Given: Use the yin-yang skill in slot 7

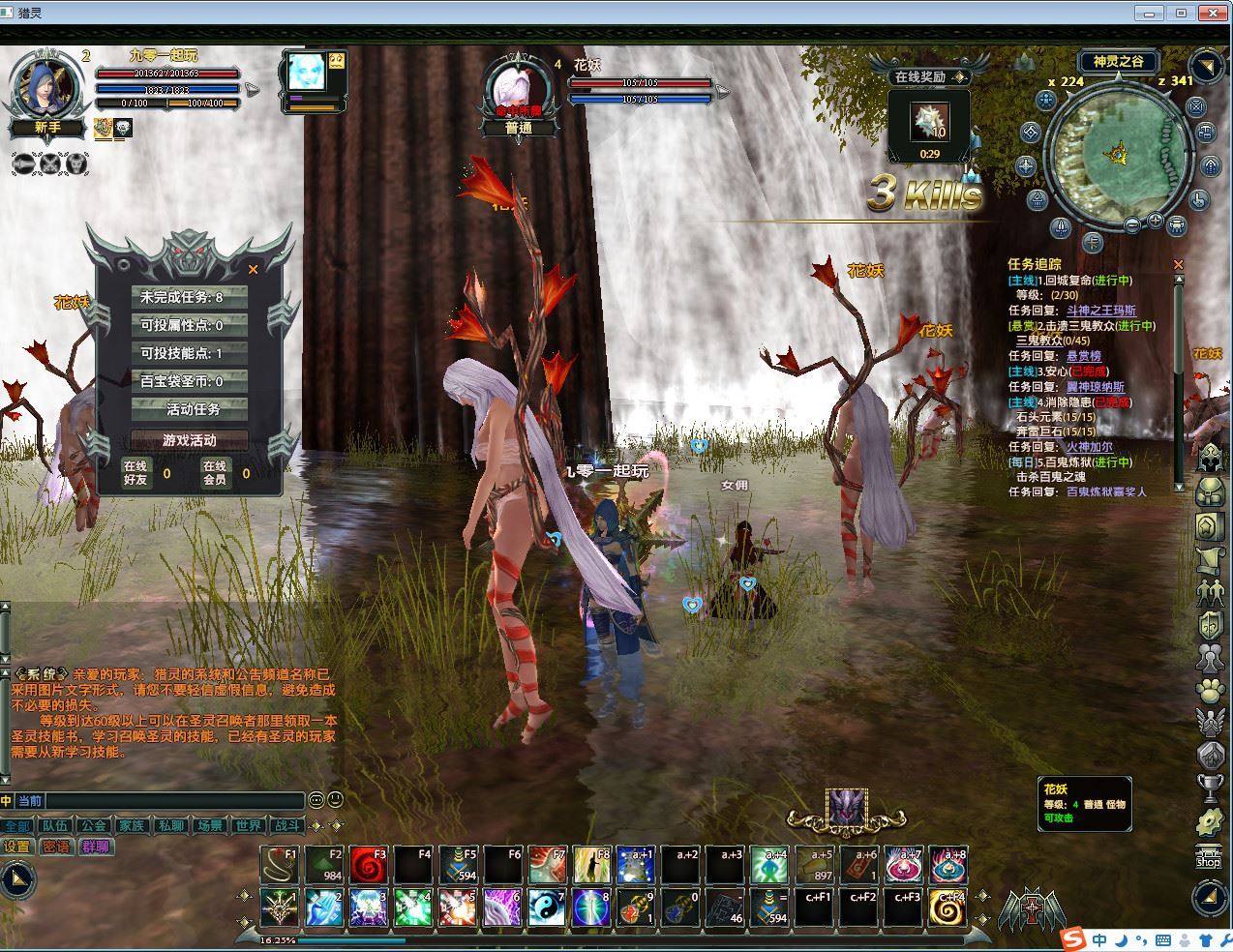Looking at the screenshot, I should [x=547, y=907].
